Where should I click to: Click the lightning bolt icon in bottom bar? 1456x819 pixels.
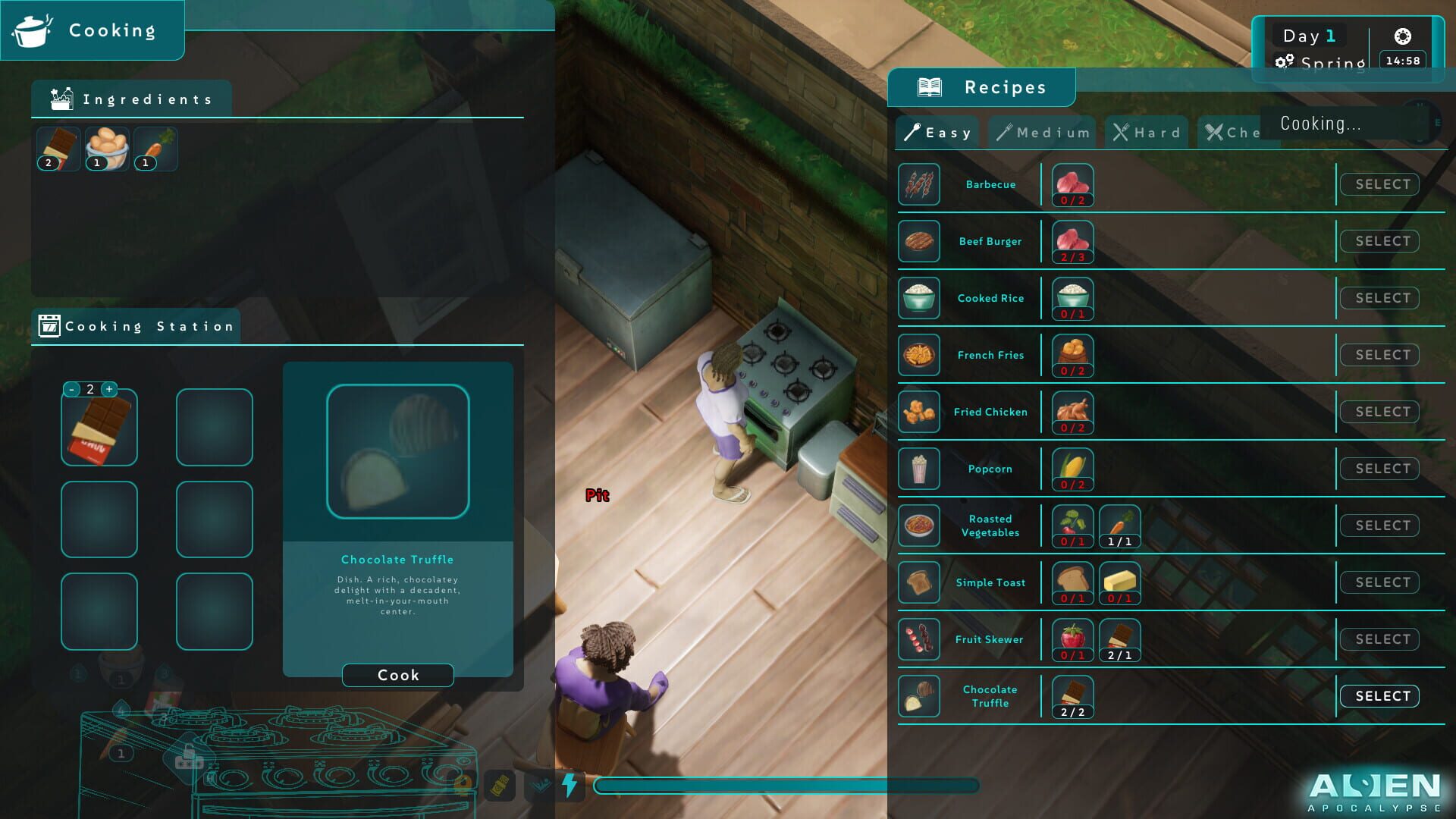point(570,786)
